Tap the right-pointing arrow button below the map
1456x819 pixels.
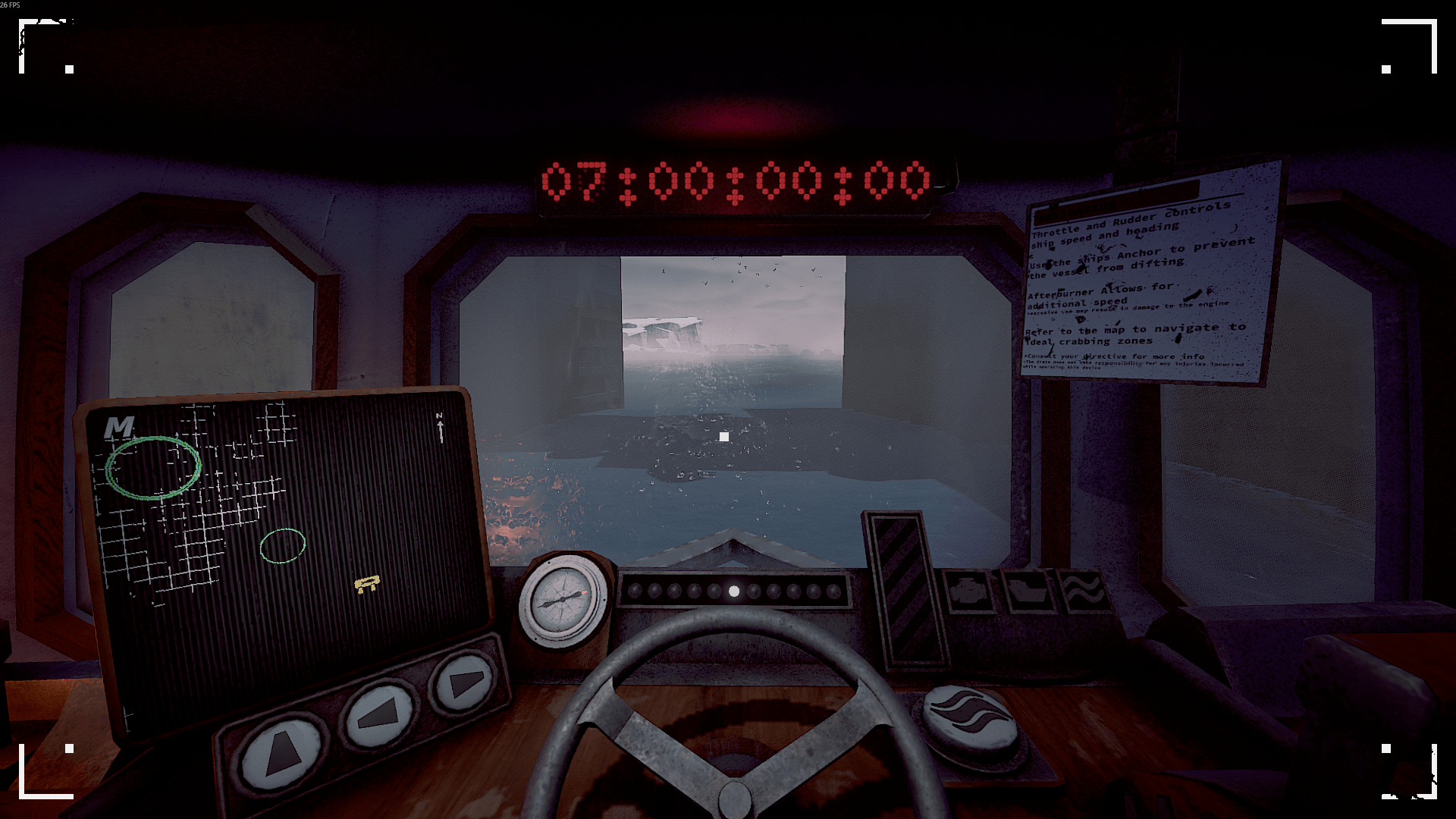tap(463, 682)
